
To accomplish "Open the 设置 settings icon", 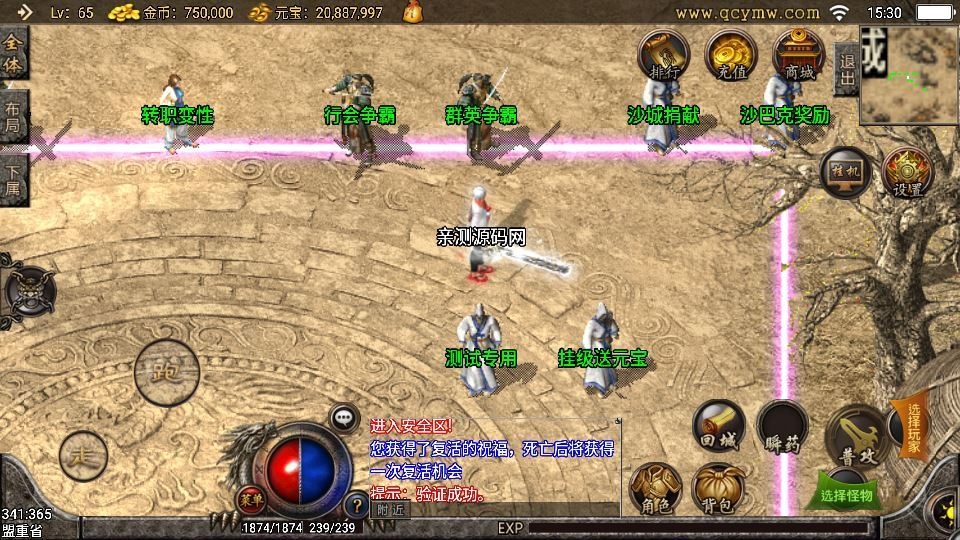I will 908,173.
